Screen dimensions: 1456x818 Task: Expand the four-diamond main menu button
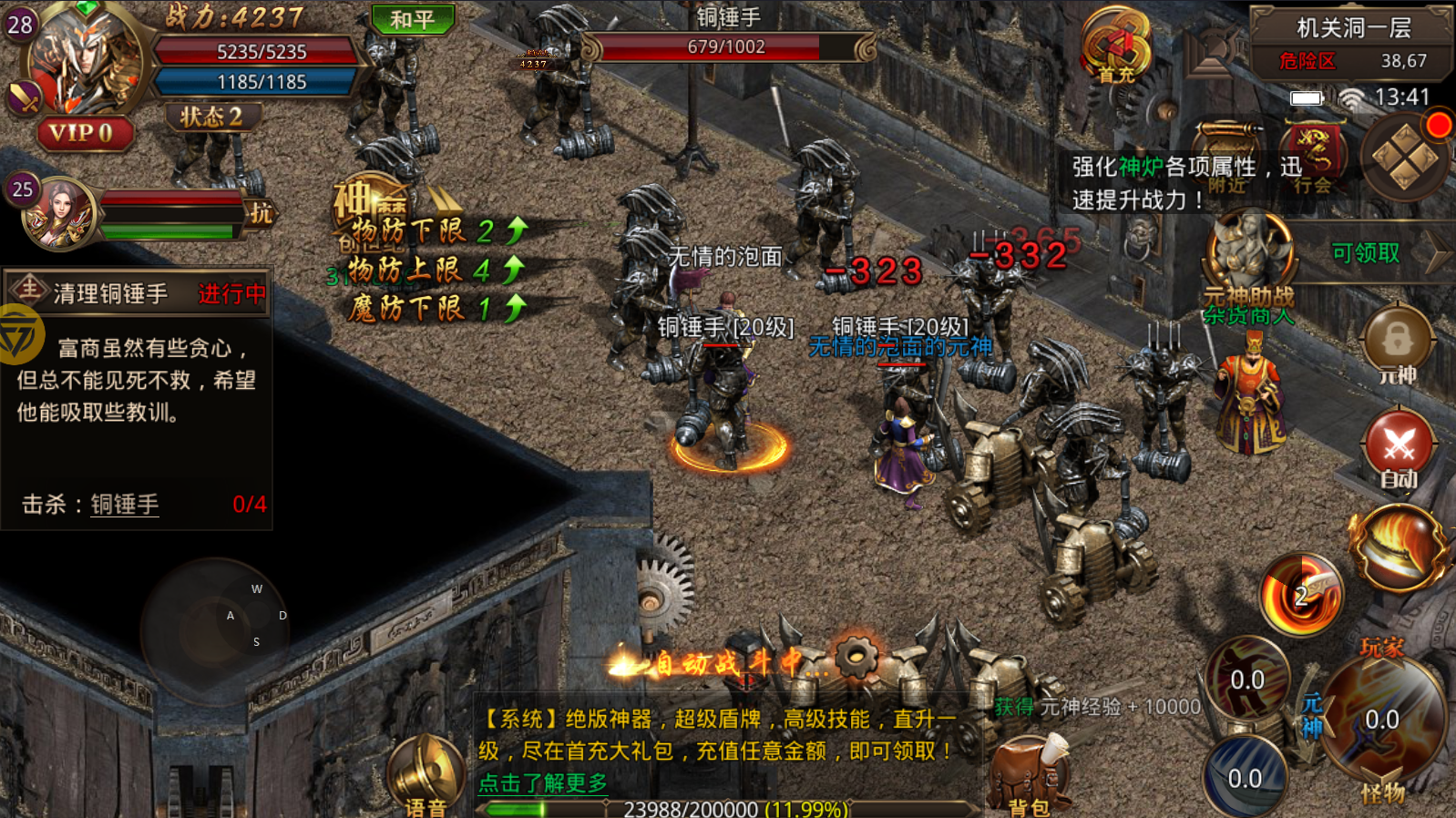1405,158
